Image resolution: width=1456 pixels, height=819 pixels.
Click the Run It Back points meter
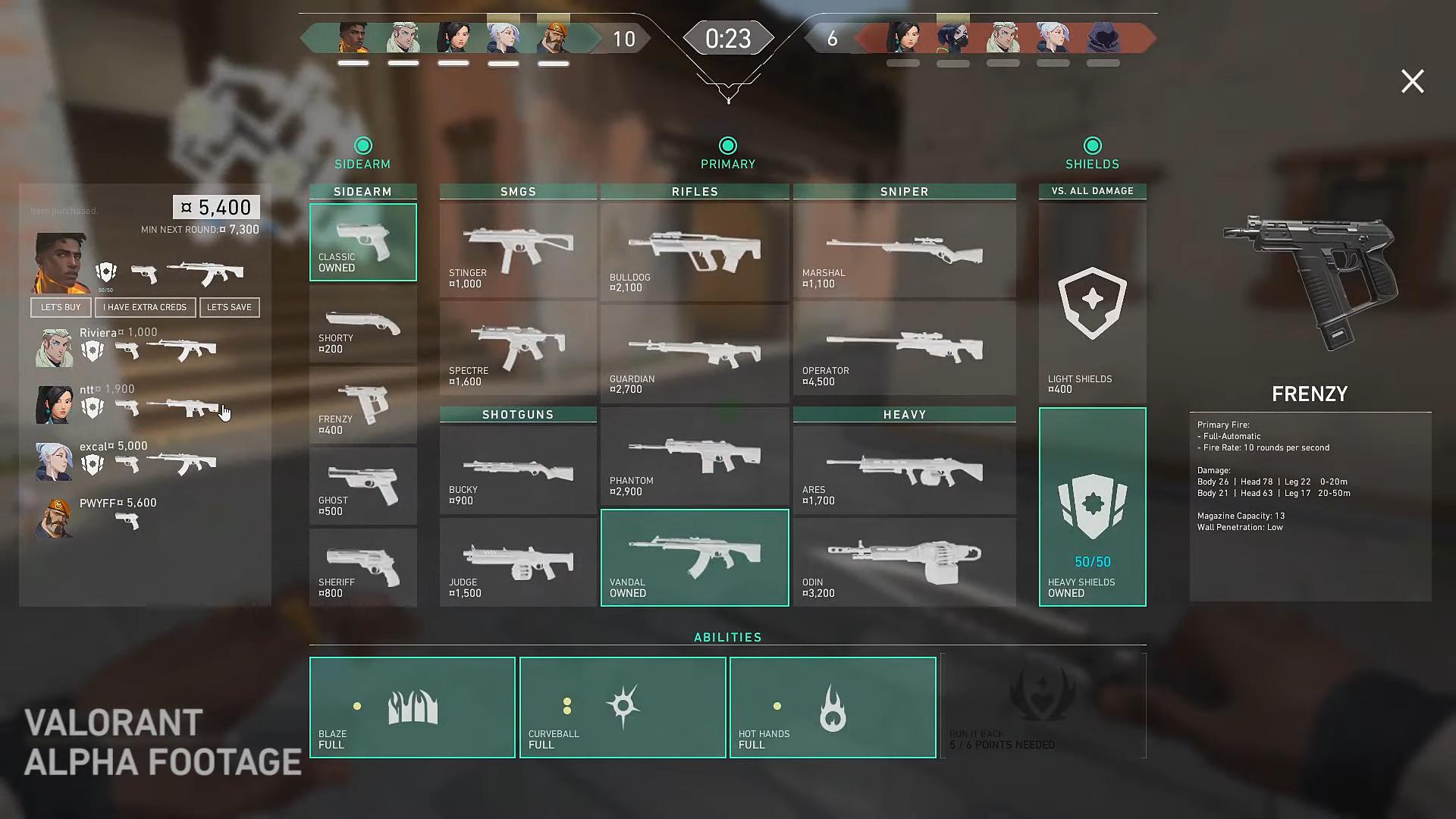(1043, 707)
